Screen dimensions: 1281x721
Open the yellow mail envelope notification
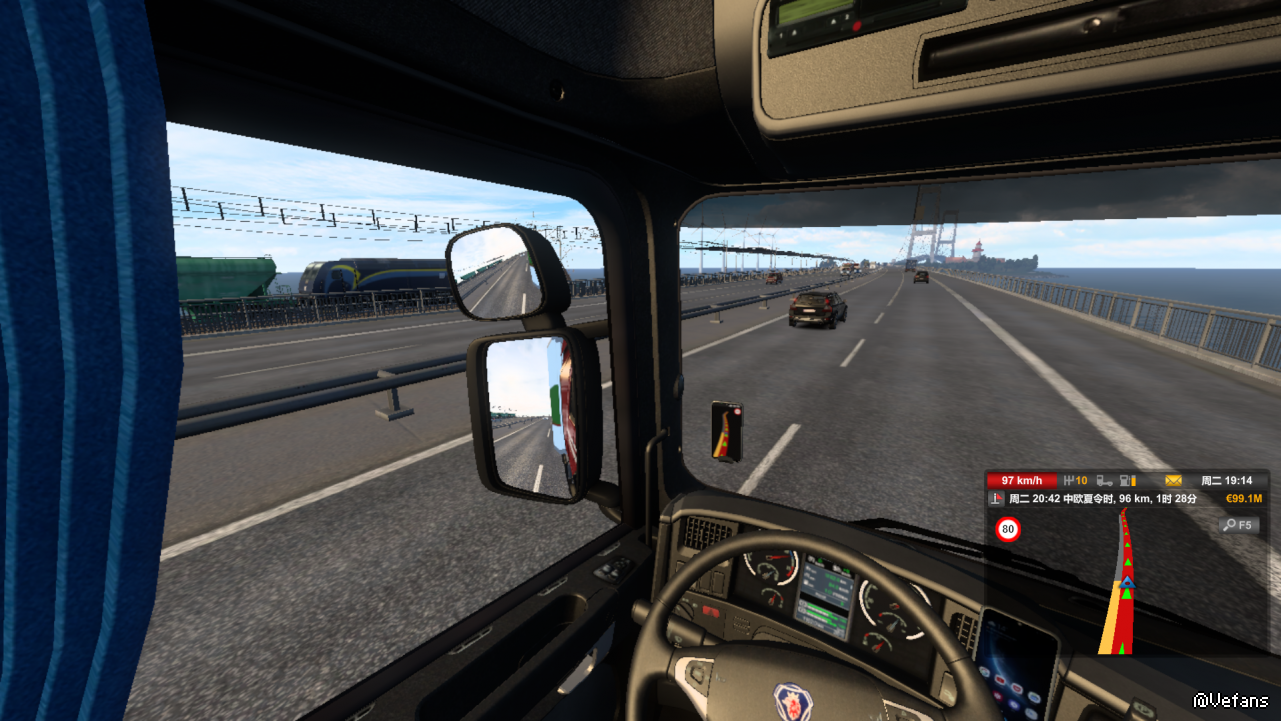[x=1173, y=481]
